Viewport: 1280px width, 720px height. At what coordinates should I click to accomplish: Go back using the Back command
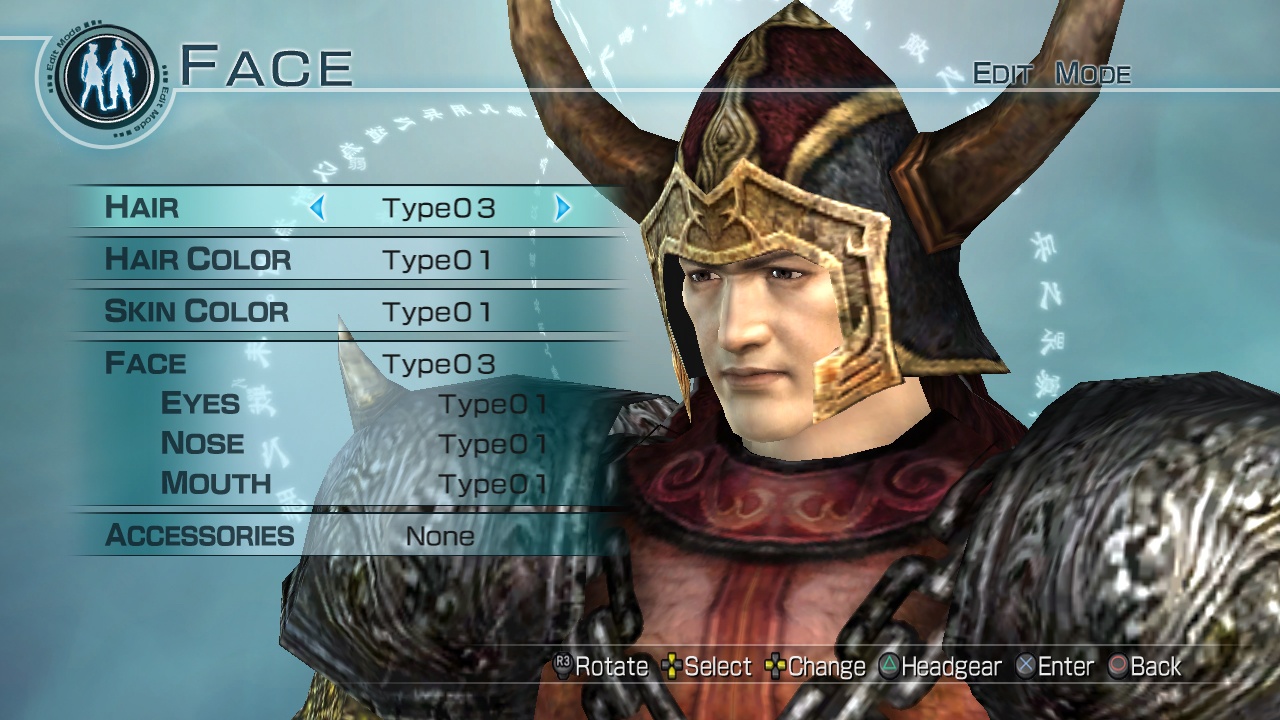coord(1150,665)
